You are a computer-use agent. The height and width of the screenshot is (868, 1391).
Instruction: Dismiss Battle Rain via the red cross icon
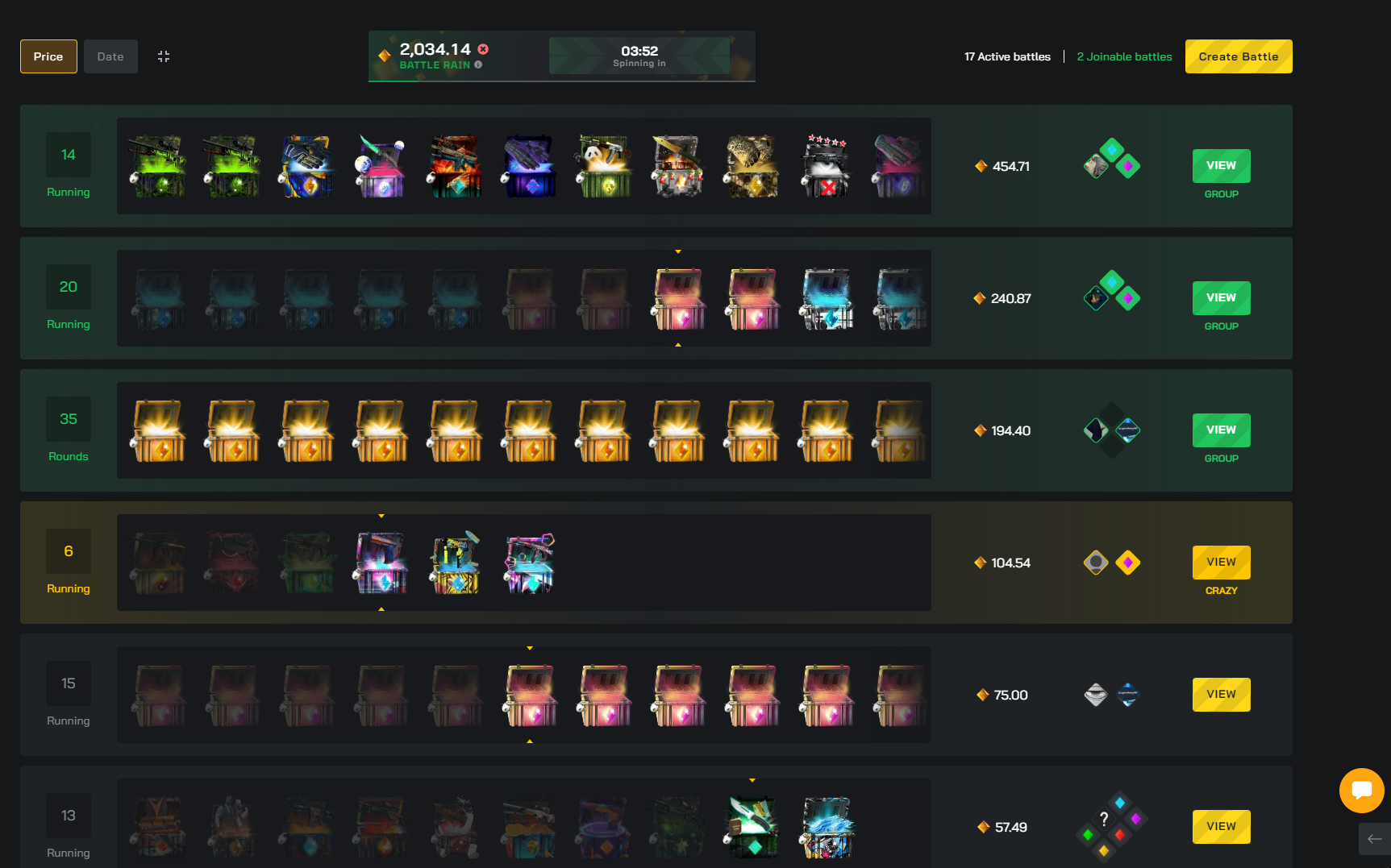[482, 49]
